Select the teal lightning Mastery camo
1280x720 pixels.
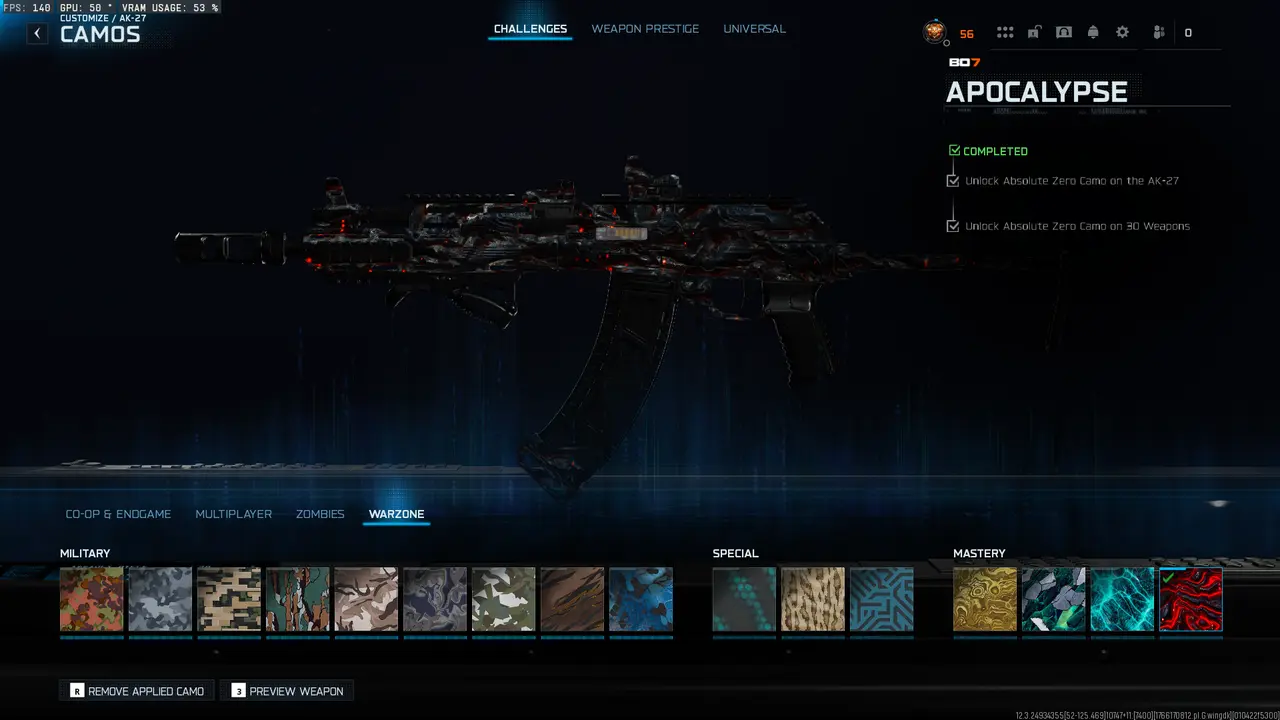pyautogui.click(x=1122, y=598)
